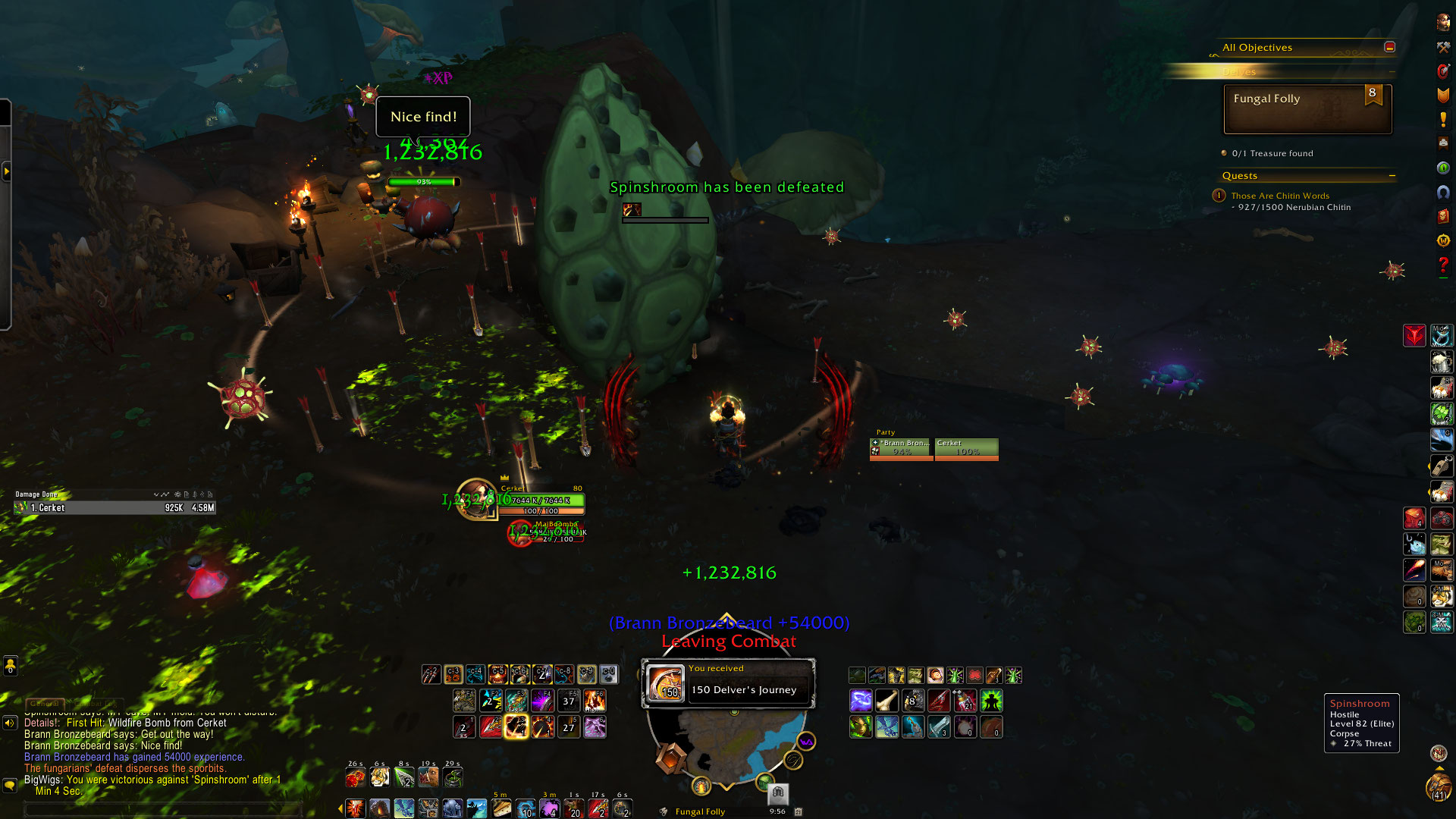The width and height of the screenshot is (1456, 819).
Task: Open the backpack bag with 41 slots
Action: [x=1439, y=788]
